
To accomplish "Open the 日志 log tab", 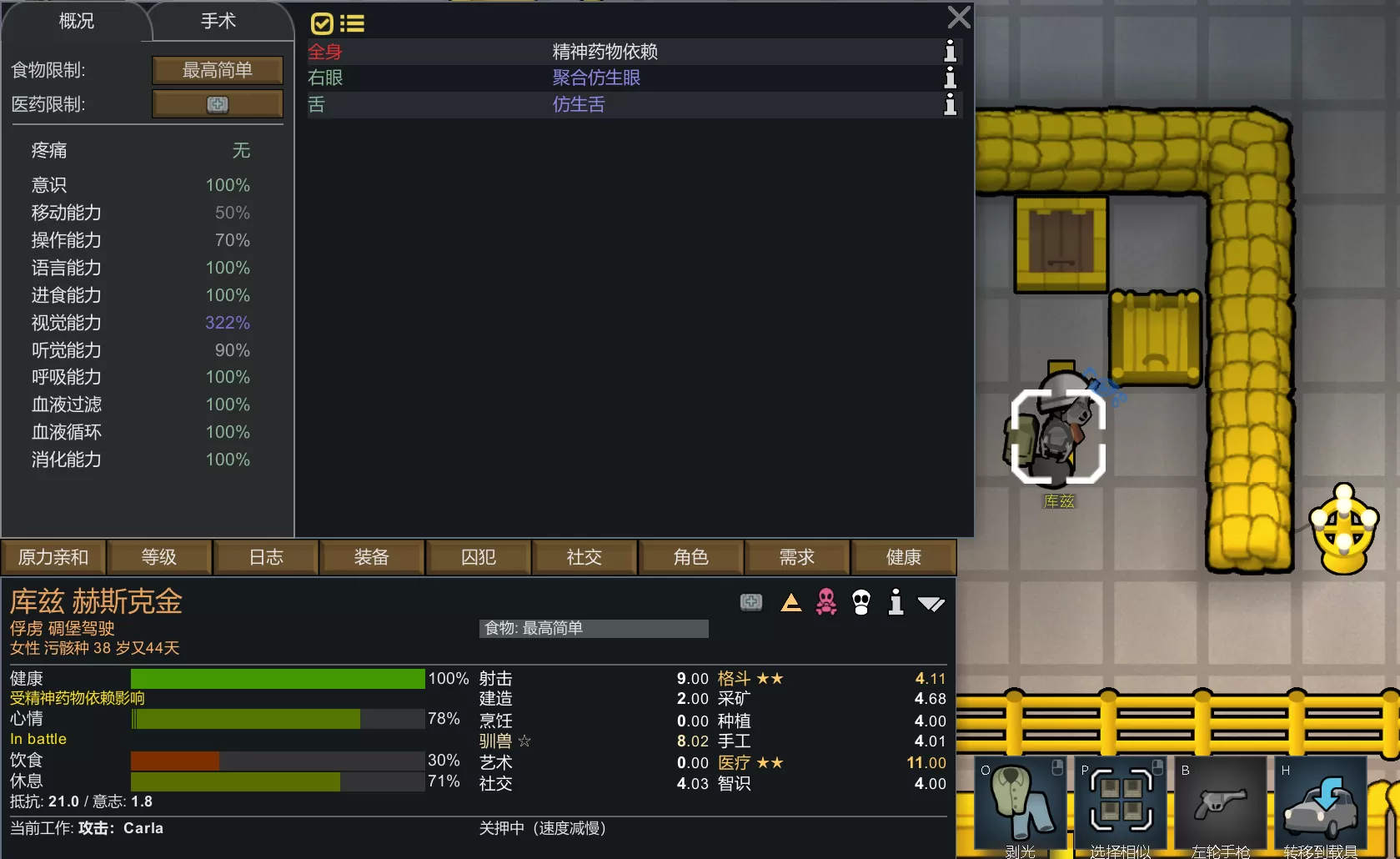I will 266,557.
